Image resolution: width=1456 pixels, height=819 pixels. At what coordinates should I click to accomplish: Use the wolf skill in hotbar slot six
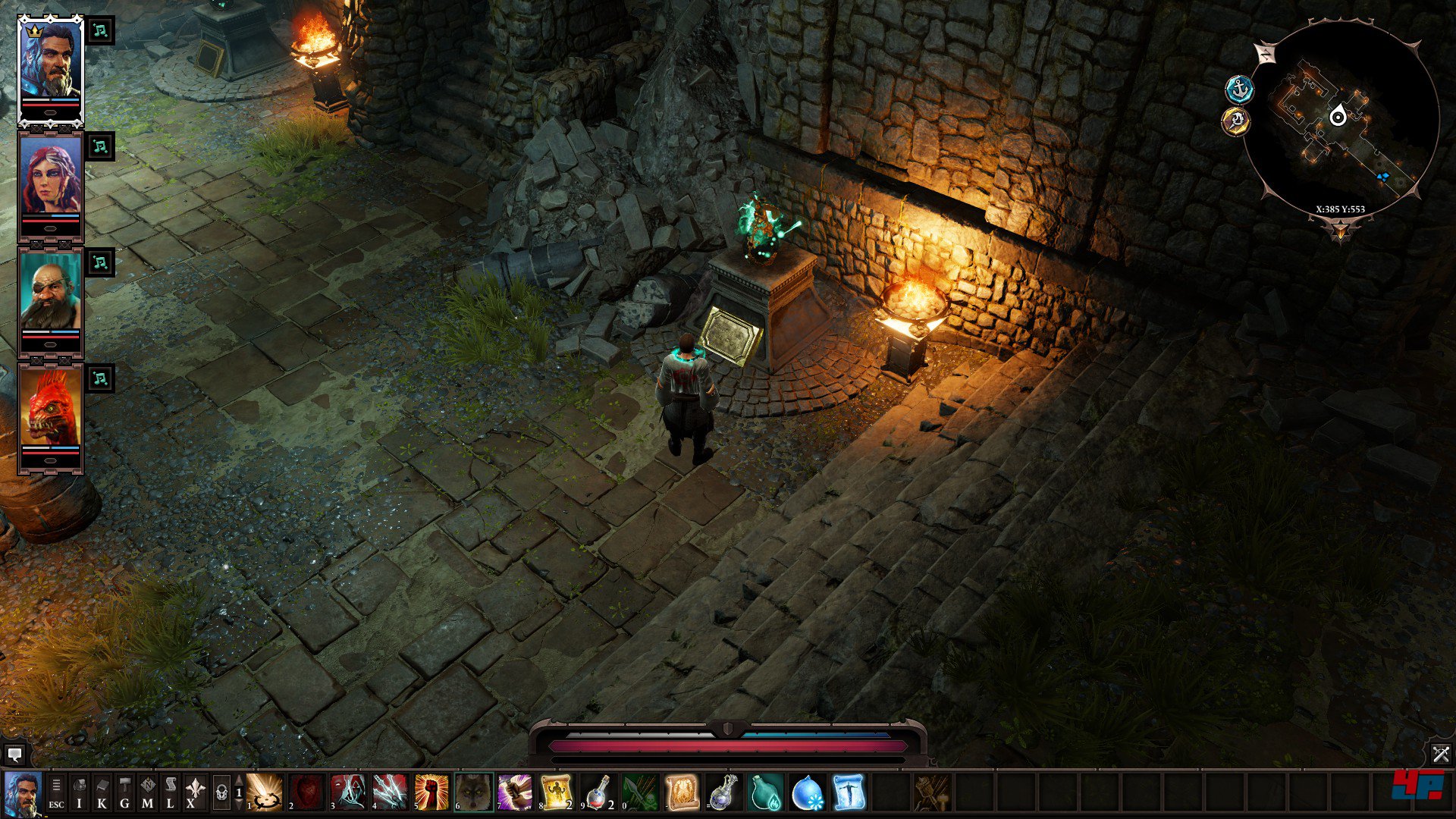coord(473,792)
